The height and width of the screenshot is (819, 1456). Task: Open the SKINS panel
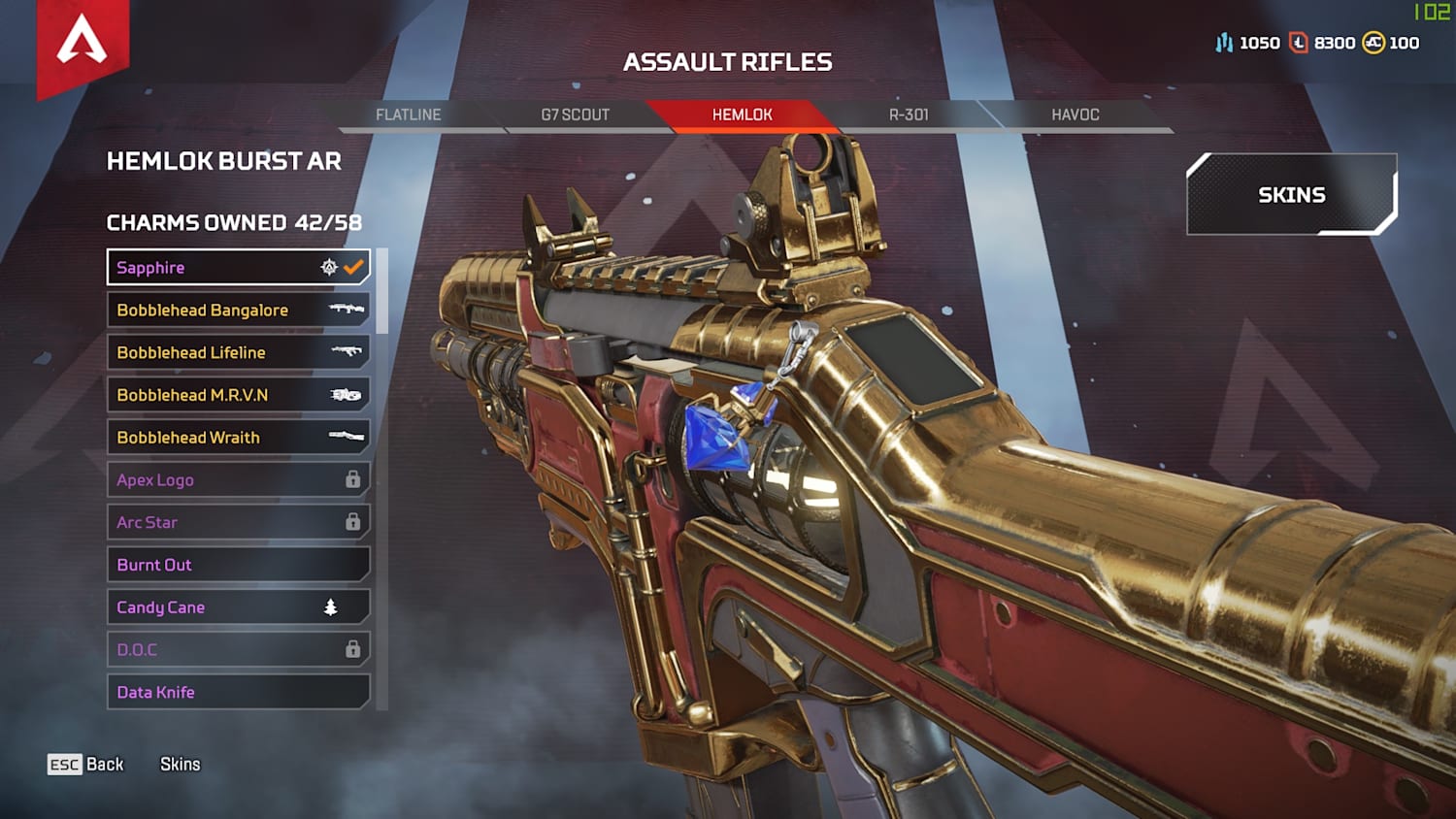[1291, 194]
